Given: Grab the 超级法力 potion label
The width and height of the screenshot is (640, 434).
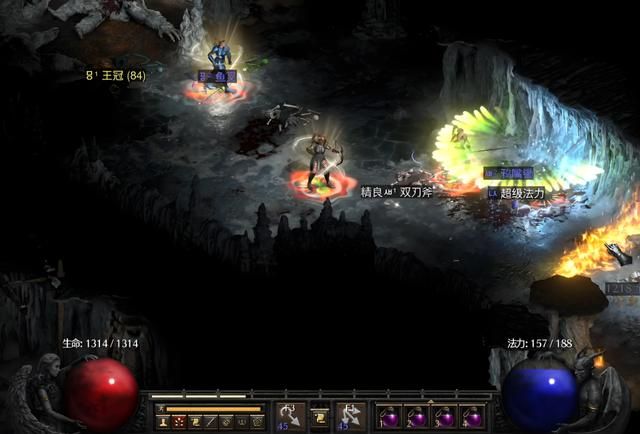Looking at the screenshot, I should pos(522,193).
